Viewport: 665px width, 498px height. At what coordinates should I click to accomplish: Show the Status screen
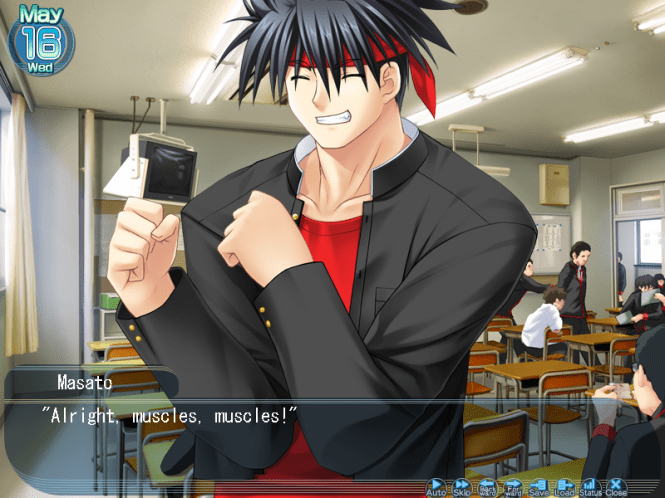[590, 486]
